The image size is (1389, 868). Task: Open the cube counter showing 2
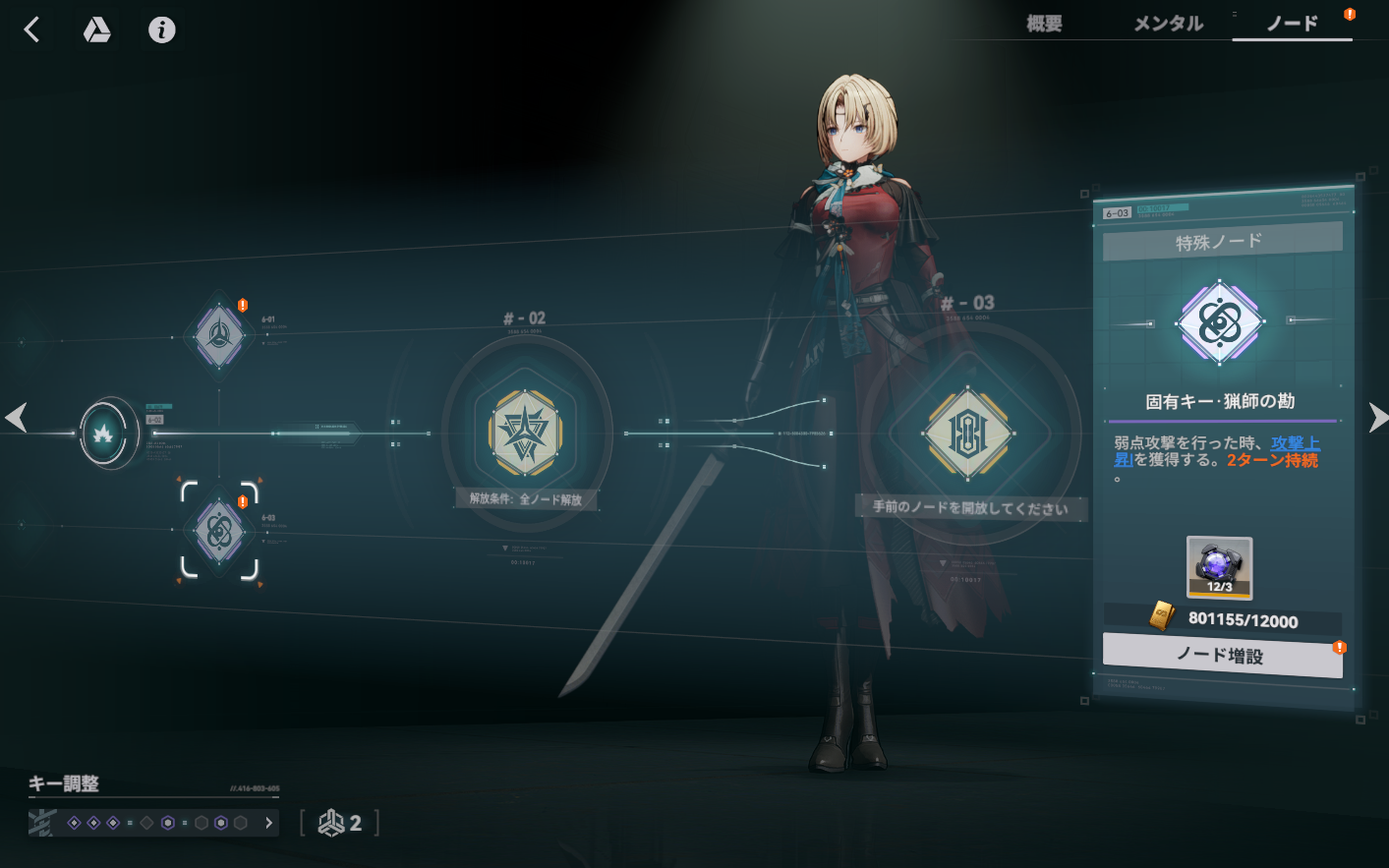[x=340, y=823]
